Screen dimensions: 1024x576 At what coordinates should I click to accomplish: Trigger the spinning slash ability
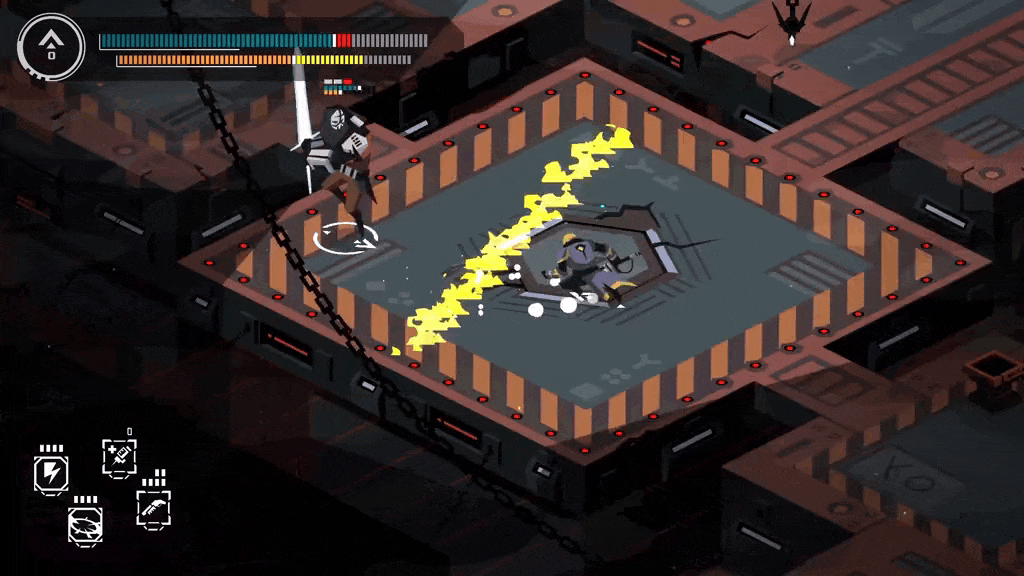85,523
